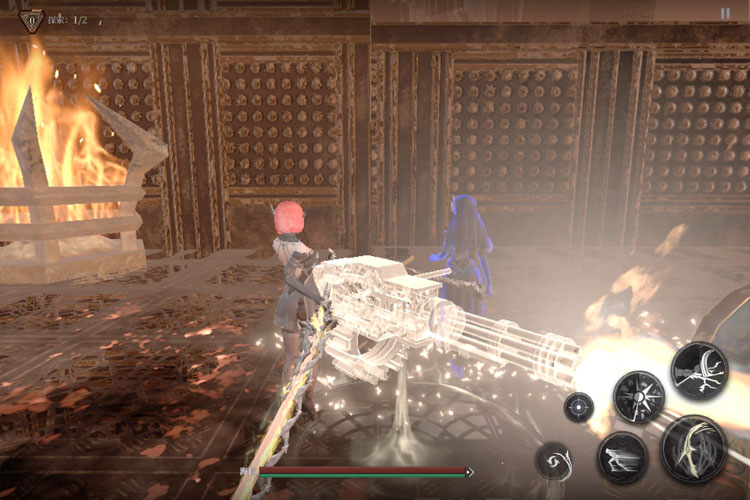Use the main scythe attack button
The image size is (750, 500).
tap(693, 447)
